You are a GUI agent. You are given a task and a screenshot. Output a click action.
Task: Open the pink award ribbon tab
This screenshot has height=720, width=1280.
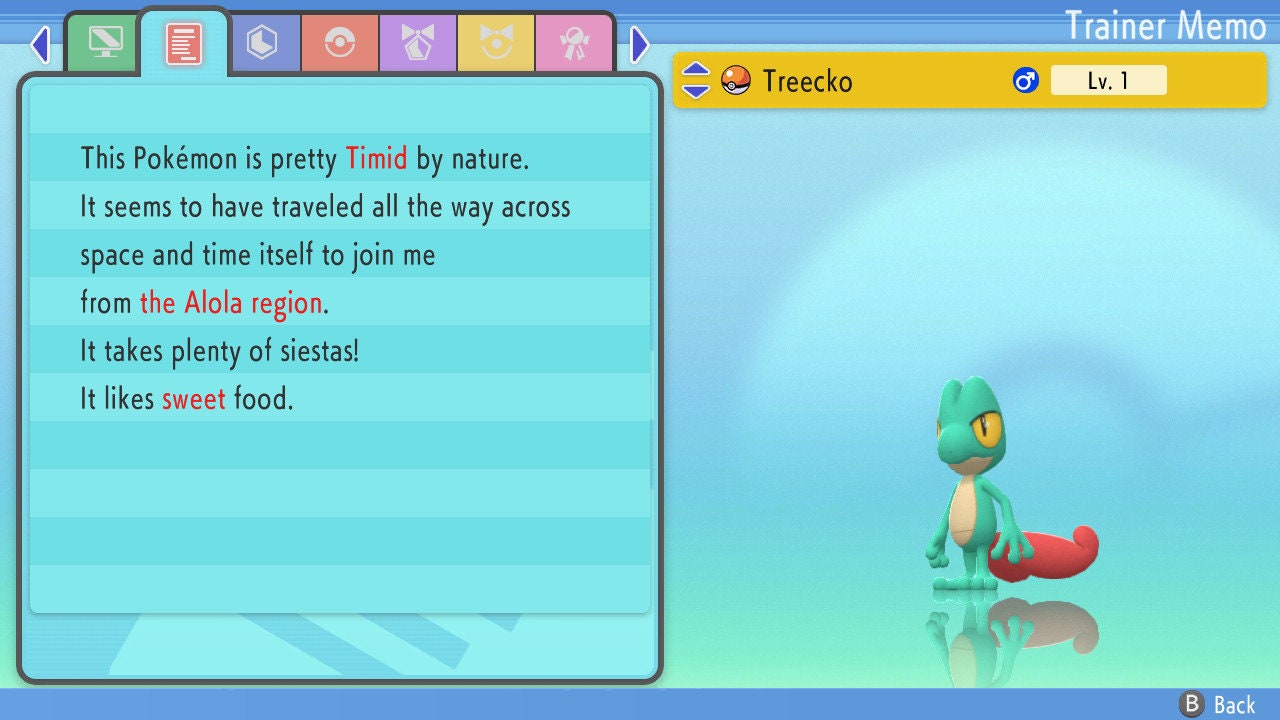(574, 43)
